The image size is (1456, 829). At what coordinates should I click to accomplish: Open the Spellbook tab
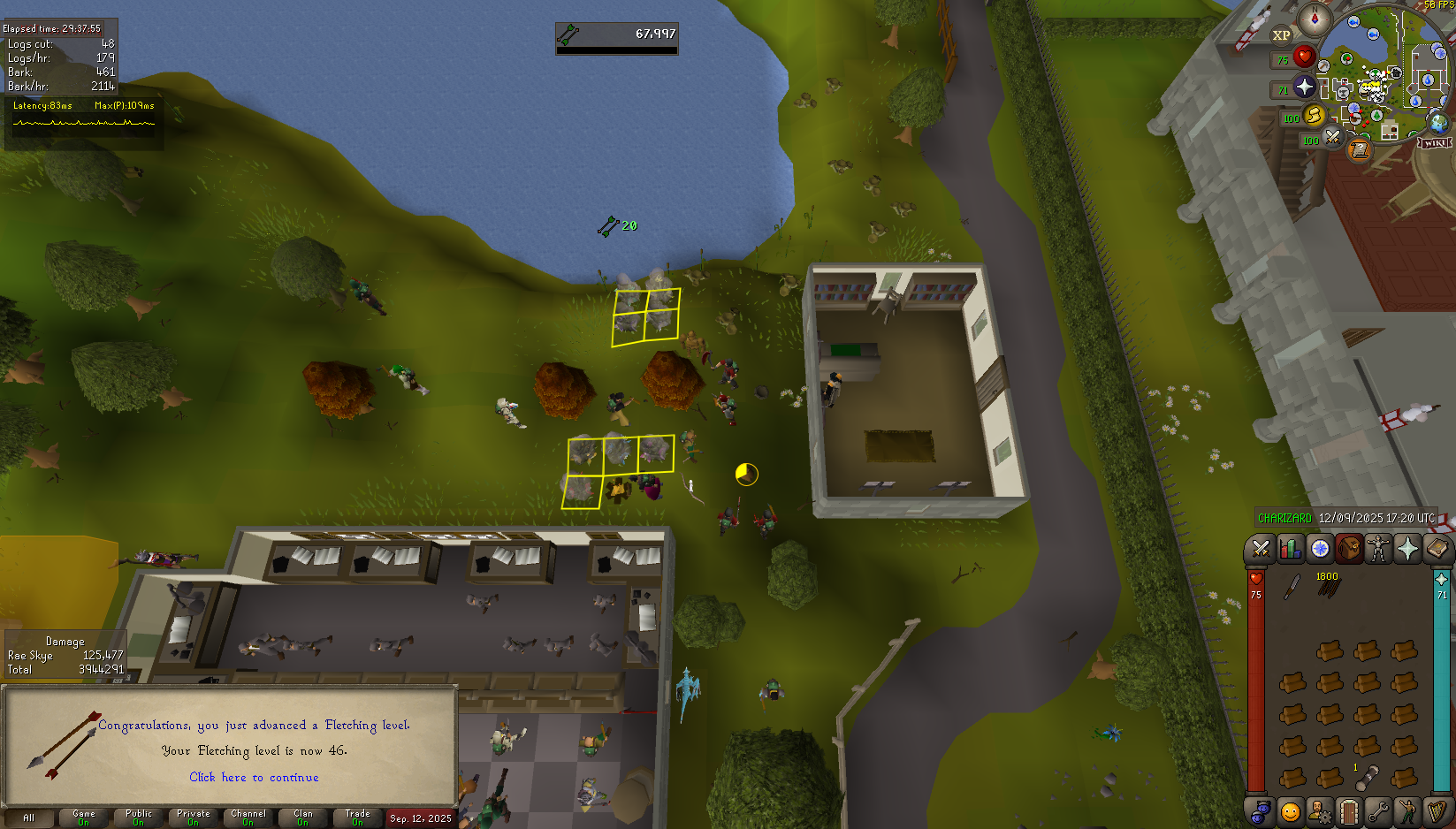pyautogui.click(x=1437, y=549)
